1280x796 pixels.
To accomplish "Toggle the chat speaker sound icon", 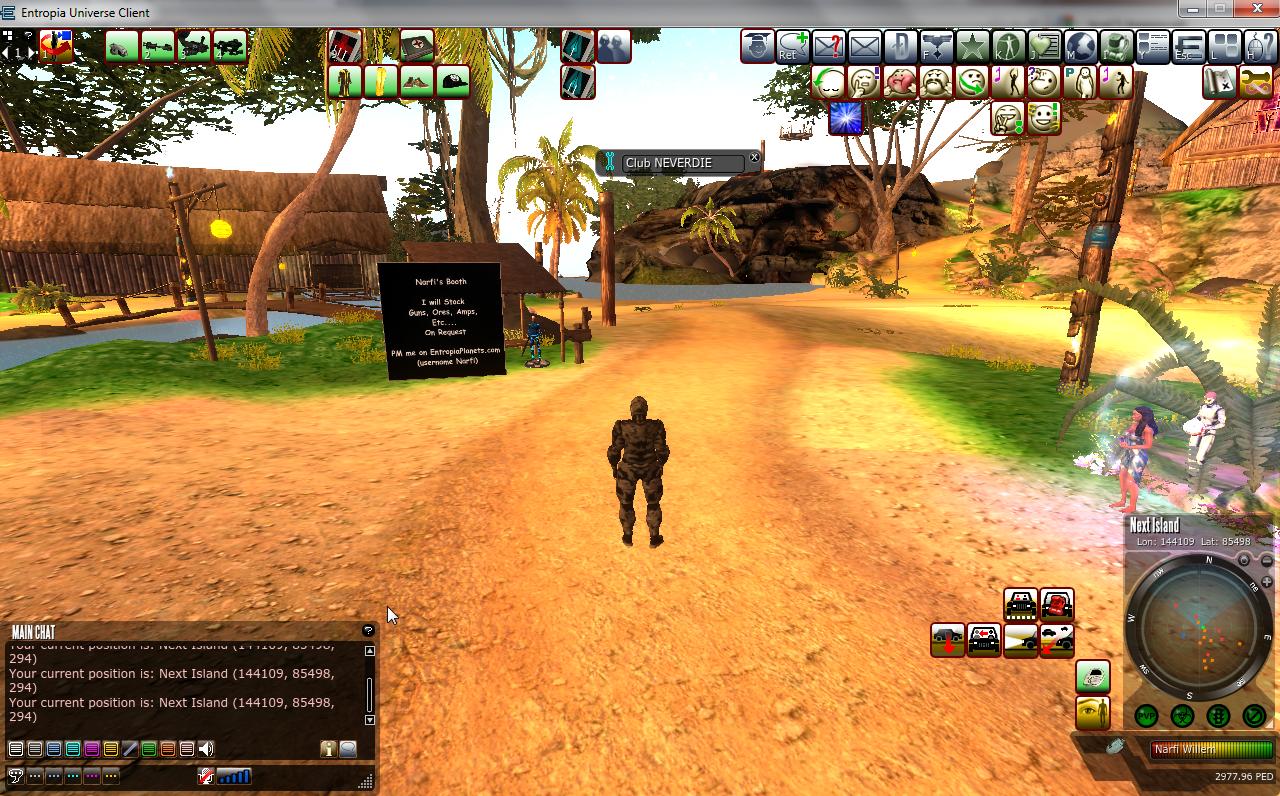I will (206, 749).
